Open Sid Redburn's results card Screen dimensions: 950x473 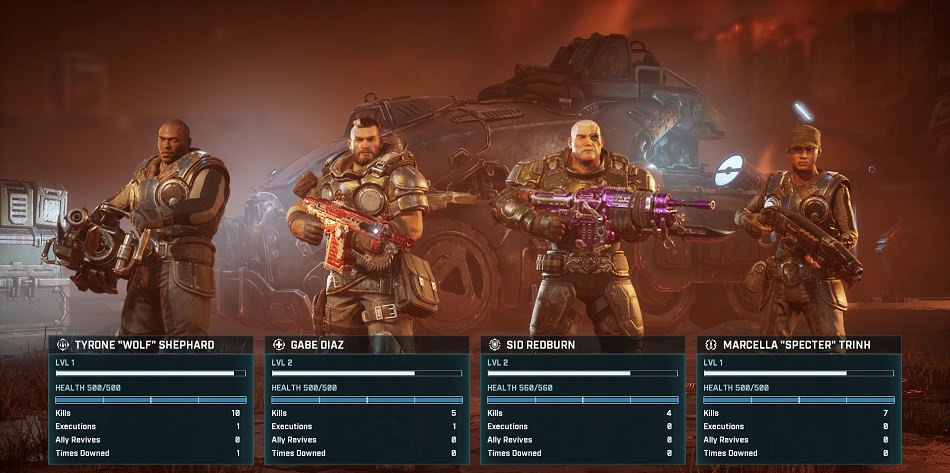[583, 400]
